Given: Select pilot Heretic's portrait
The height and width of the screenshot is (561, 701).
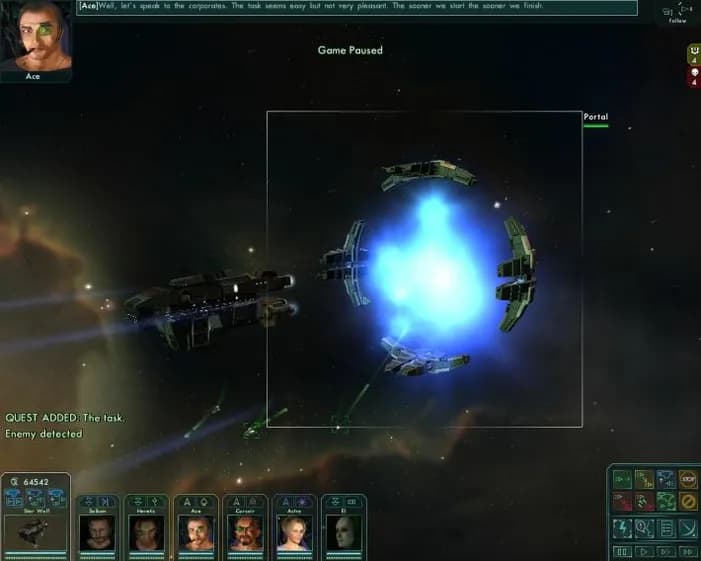Looking at the screenshot, I should (x=147, y=532).
